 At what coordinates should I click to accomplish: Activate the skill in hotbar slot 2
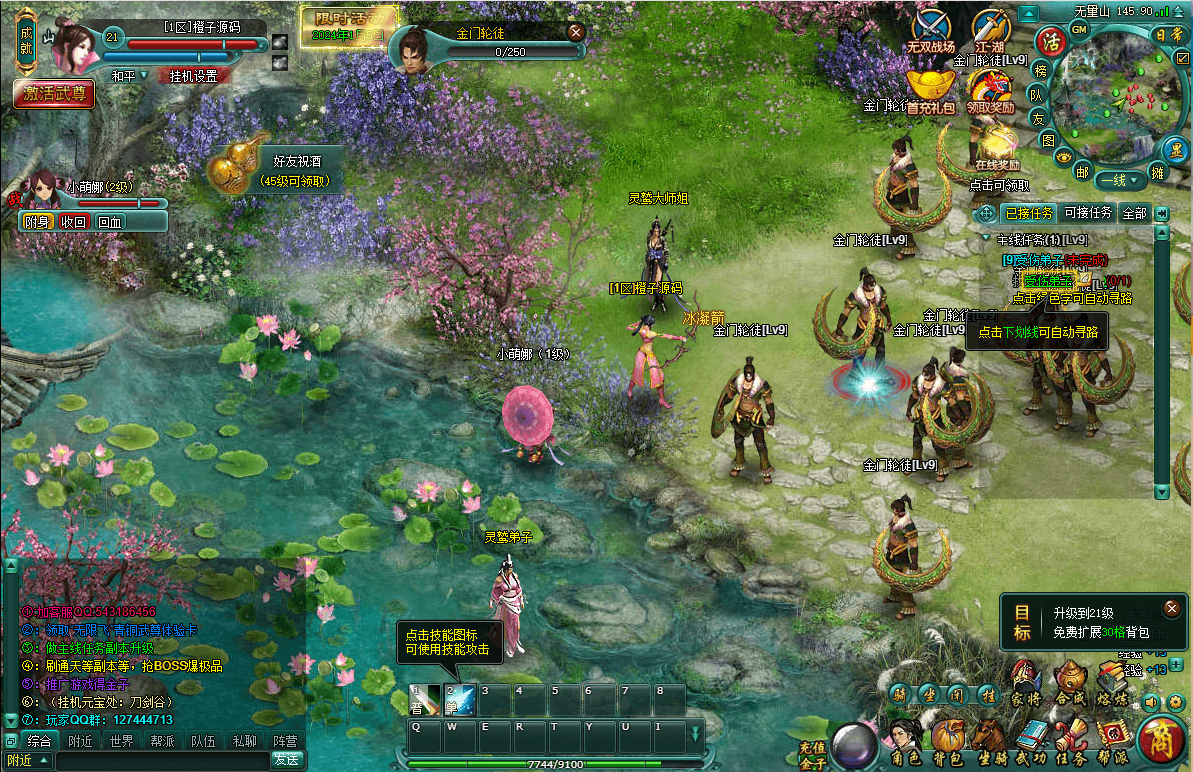click(459, 700)
